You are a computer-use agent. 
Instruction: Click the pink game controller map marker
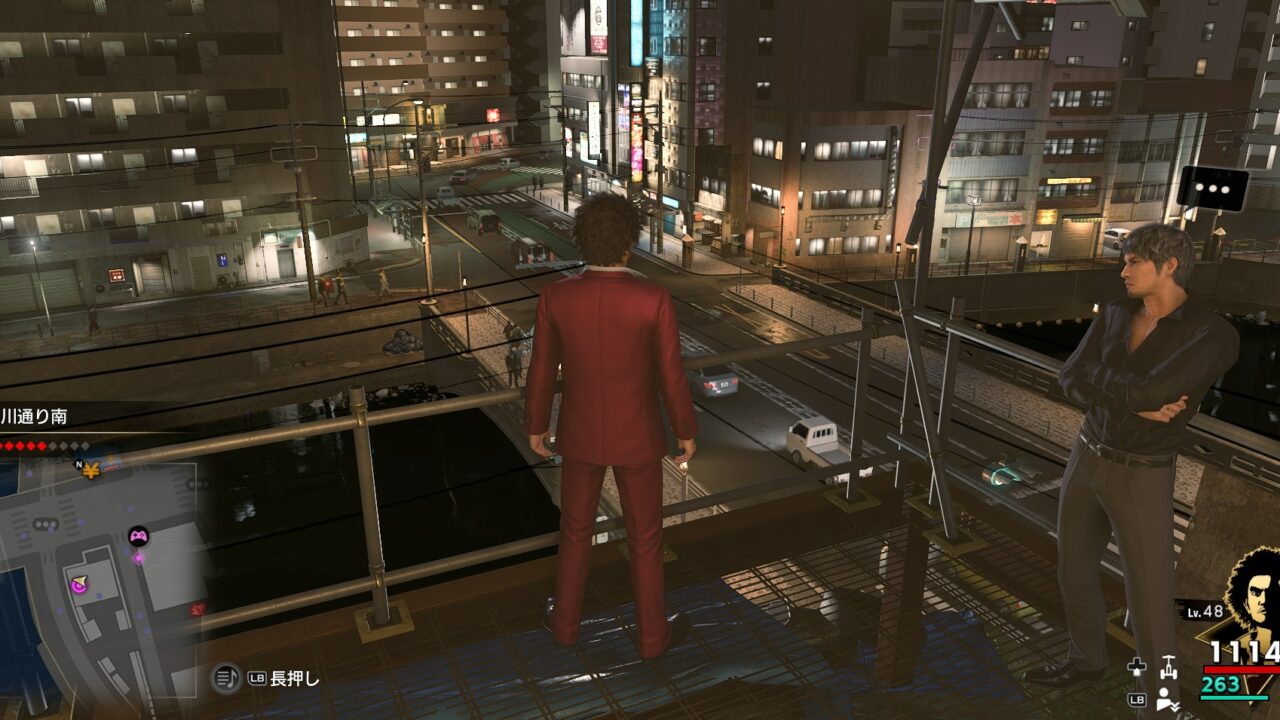138,536
